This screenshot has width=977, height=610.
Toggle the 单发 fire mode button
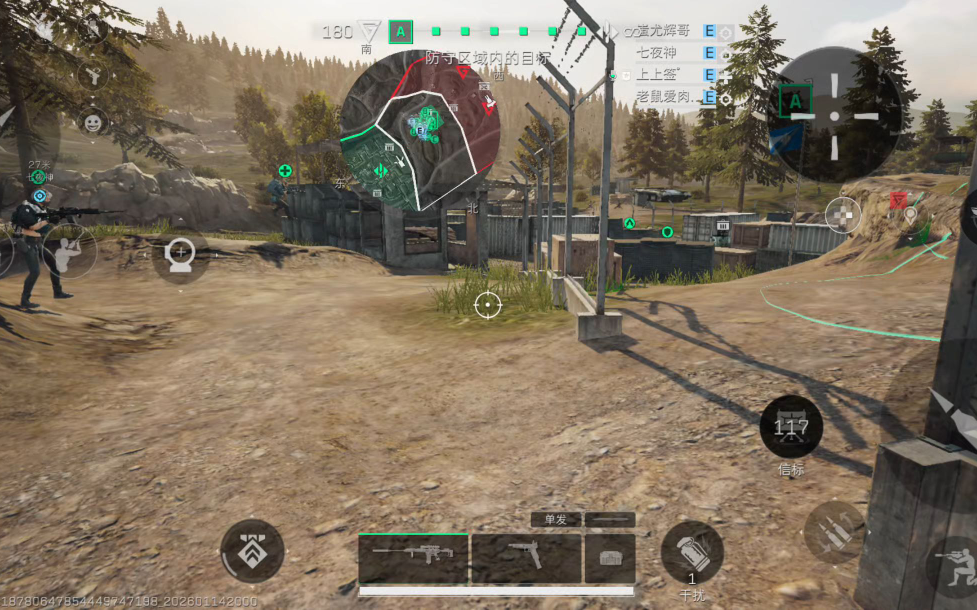point(555,519)
